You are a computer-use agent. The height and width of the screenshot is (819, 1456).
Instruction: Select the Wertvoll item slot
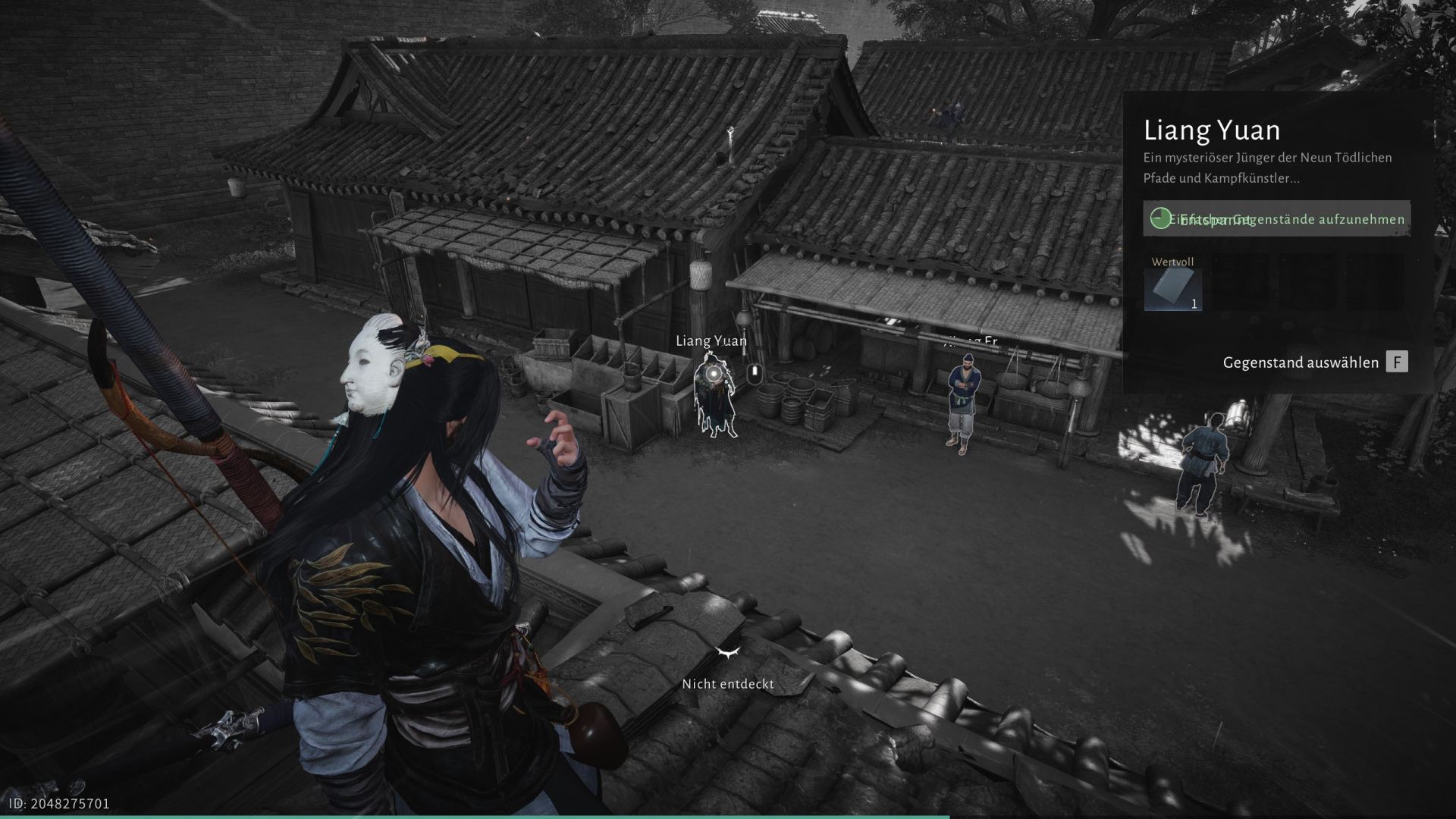click(x=1172, y=290)
